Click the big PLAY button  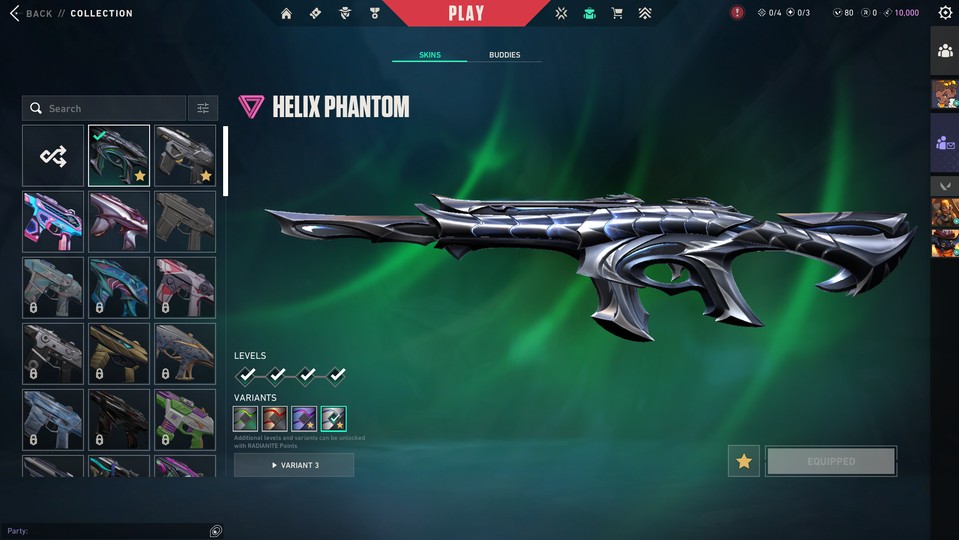466,13
